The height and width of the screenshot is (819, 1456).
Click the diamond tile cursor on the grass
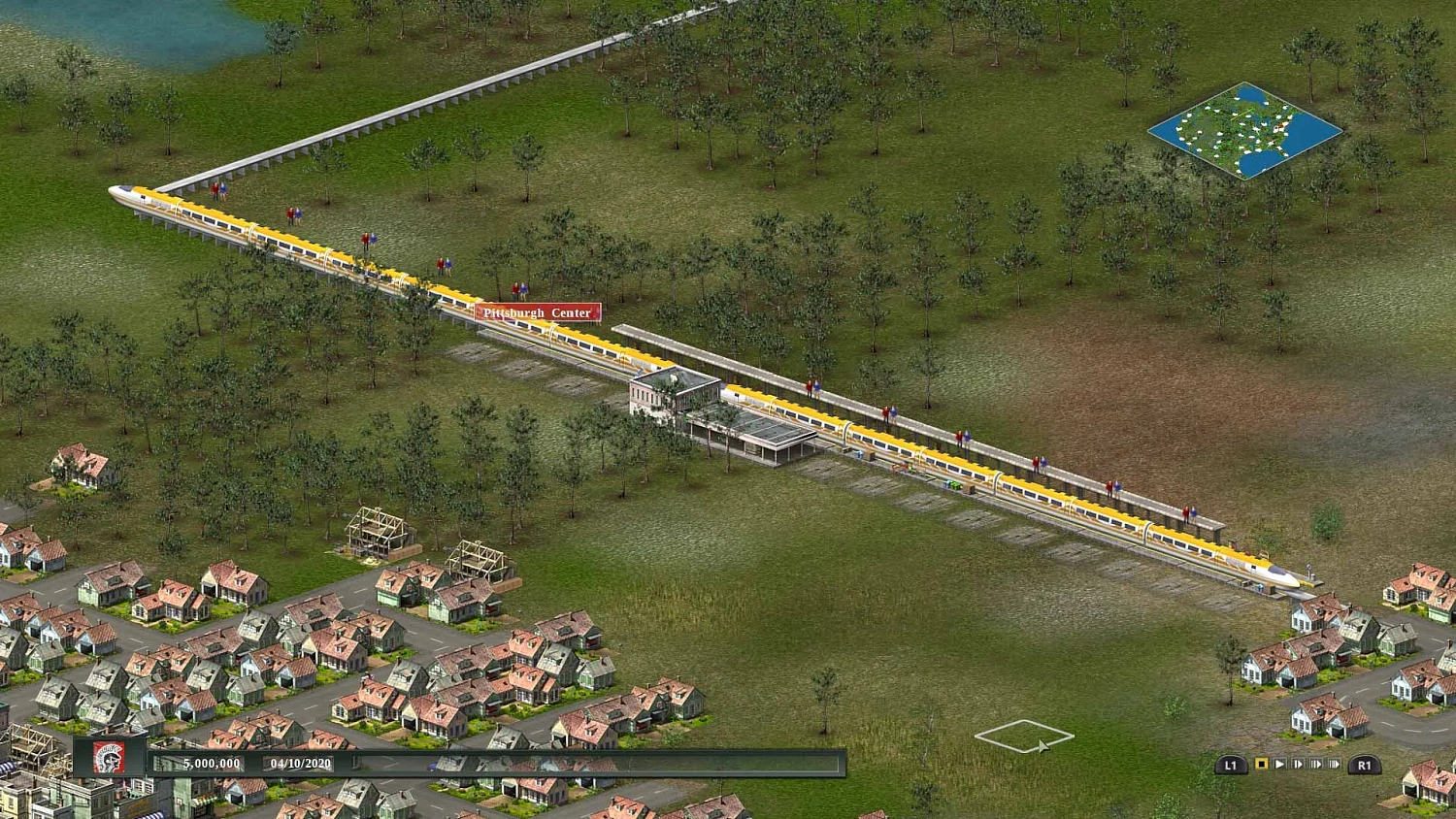pyautogui.click(x=1026, y=735)
